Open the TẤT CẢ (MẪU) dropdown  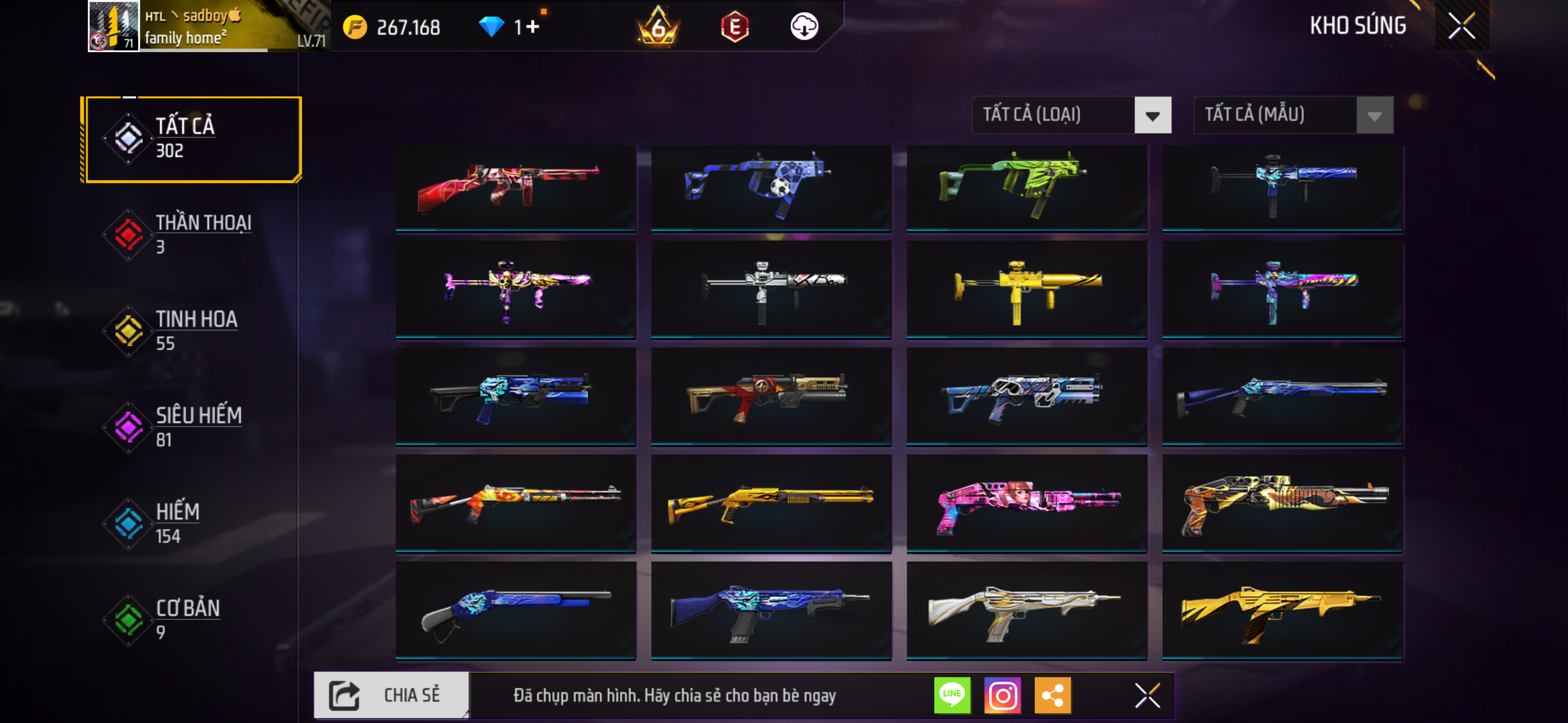[1293, 115]
